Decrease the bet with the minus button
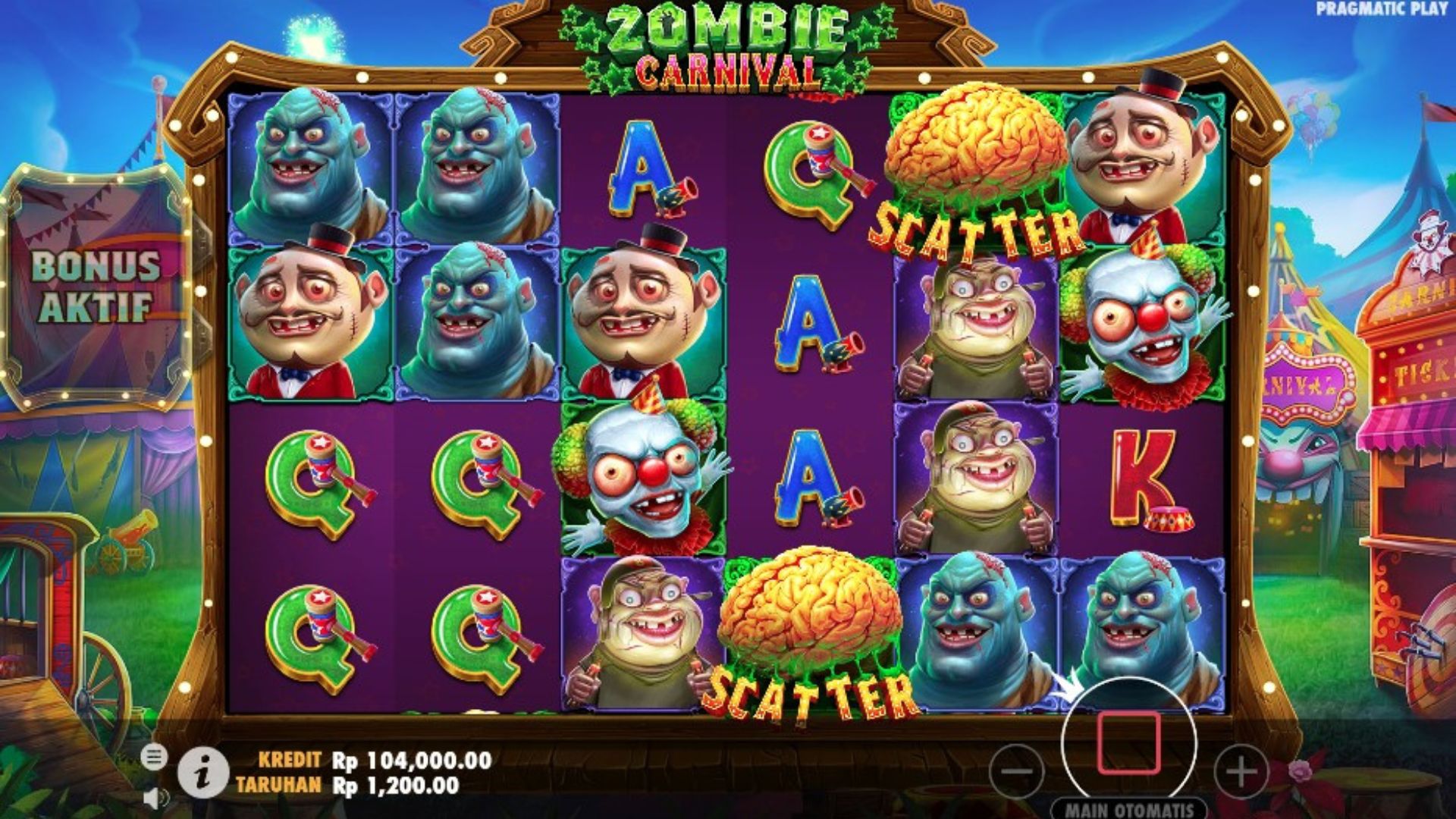Image resolution: width=1456 pixels, height=819 pixels. [x=1016, y=772]
